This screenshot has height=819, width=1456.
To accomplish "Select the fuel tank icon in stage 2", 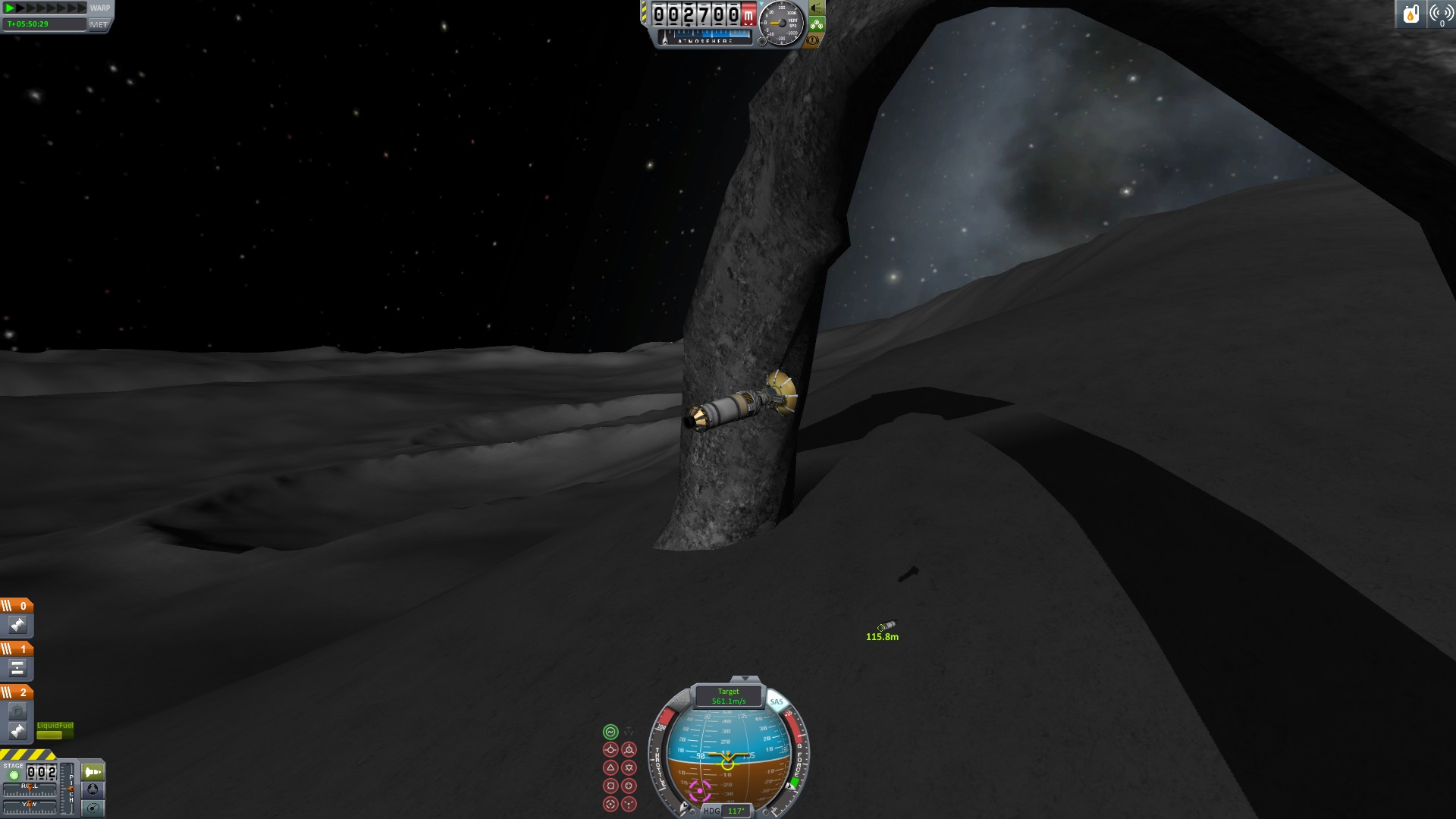I will click(x=17, y=711).
